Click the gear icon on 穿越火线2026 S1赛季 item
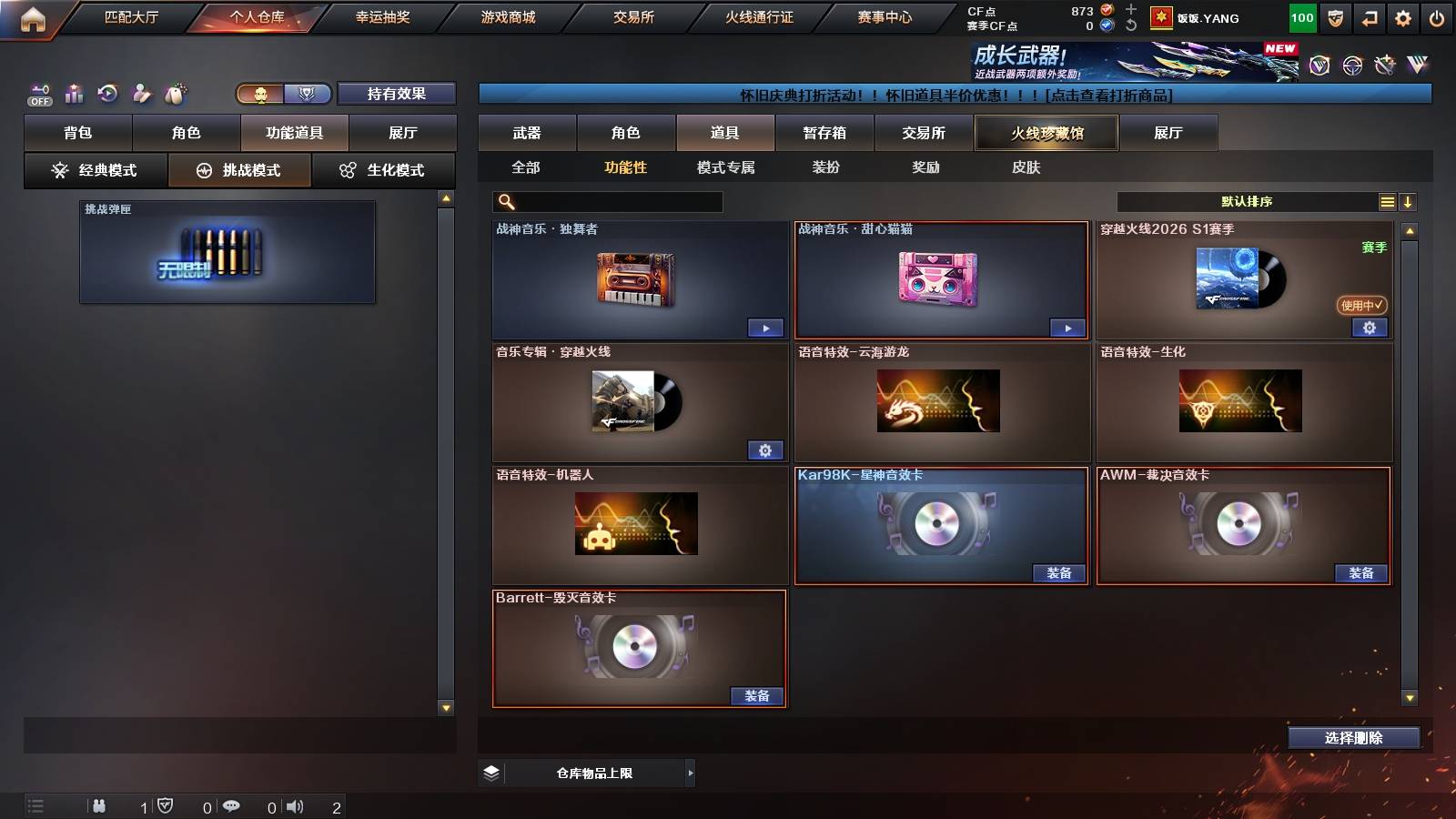1456x819 pixels. pos(1370,328)
